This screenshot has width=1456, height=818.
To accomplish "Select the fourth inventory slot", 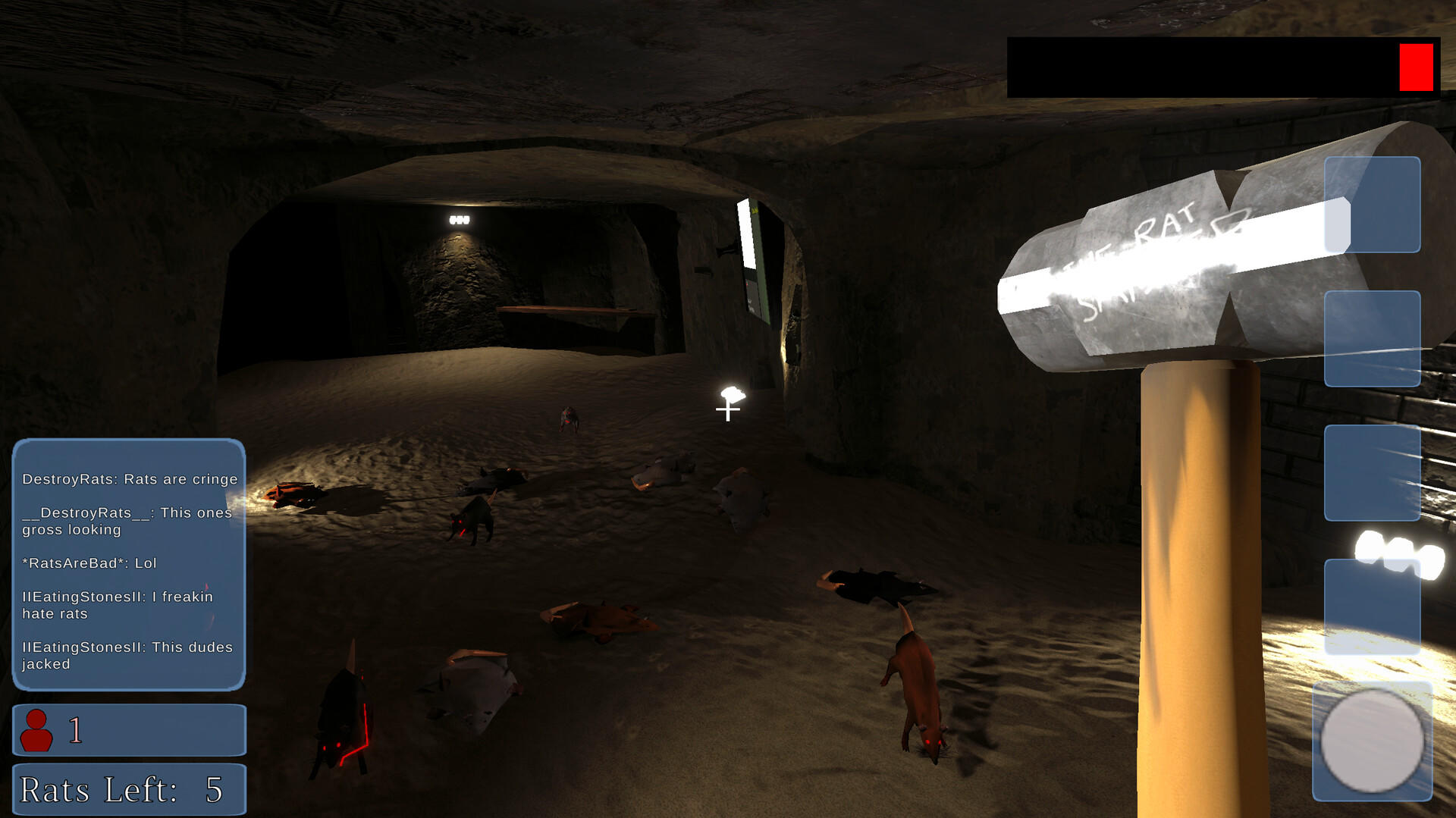I will 1373,606.
